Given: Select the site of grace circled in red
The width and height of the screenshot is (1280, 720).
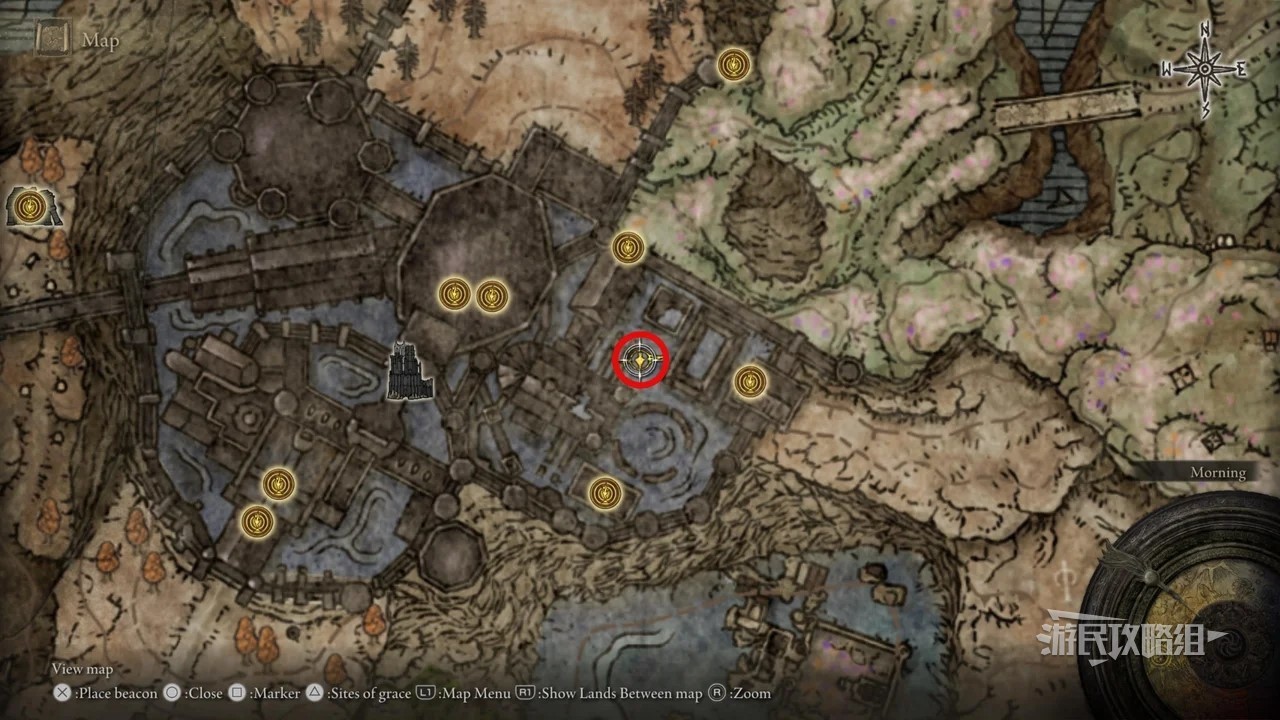Looking at the screenshot, I should 640,360.
